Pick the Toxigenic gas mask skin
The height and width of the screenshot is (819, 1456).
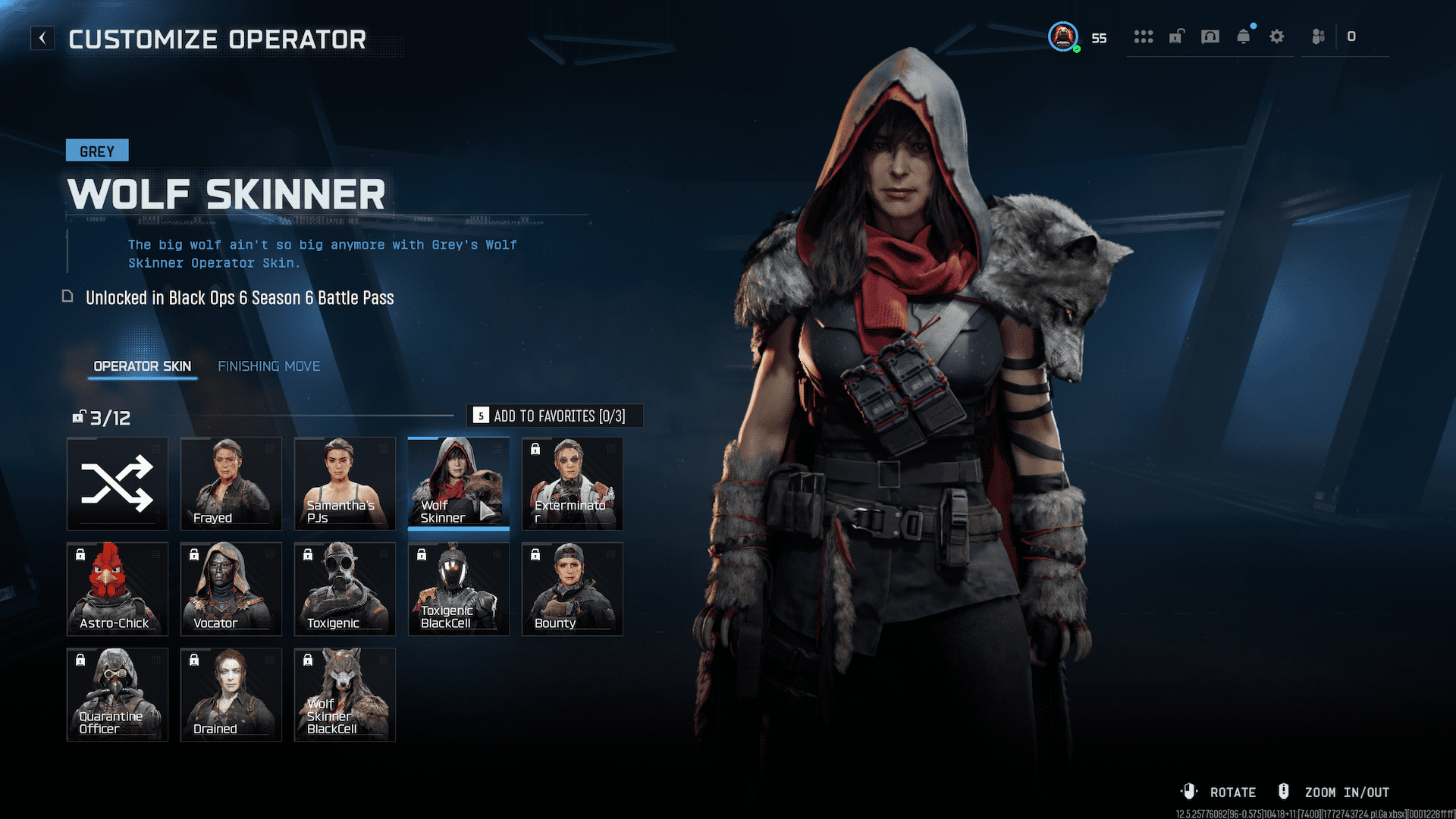(x=345, y=589)
